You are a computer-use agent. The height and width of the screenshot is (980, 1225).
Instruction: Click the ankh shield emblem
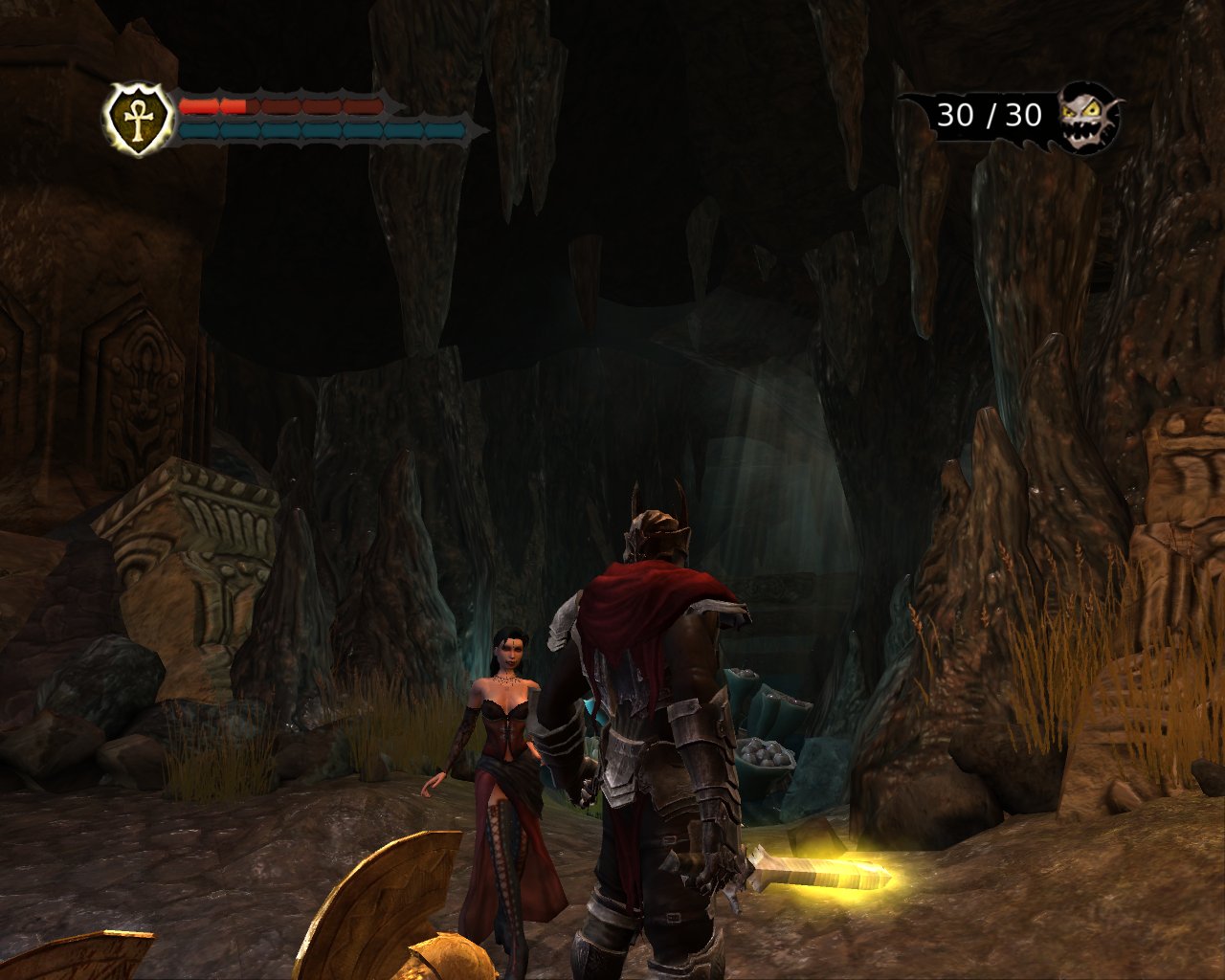[139, 119]
